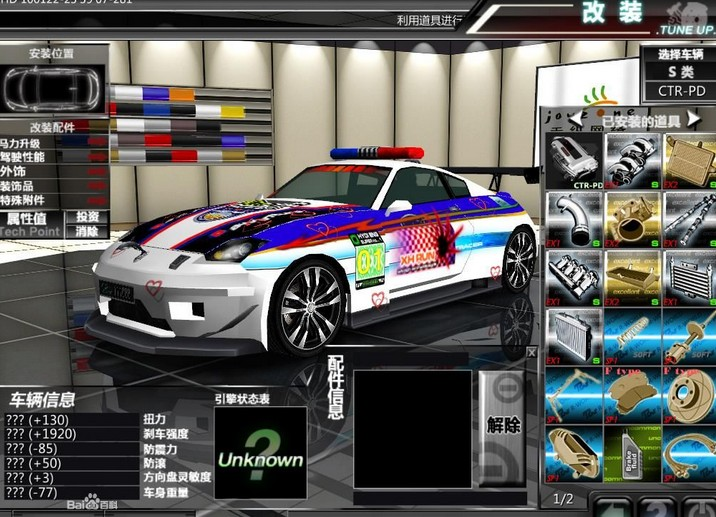
Task: Open the 选择车辆 vehicle selector
Action: (681, 54)
